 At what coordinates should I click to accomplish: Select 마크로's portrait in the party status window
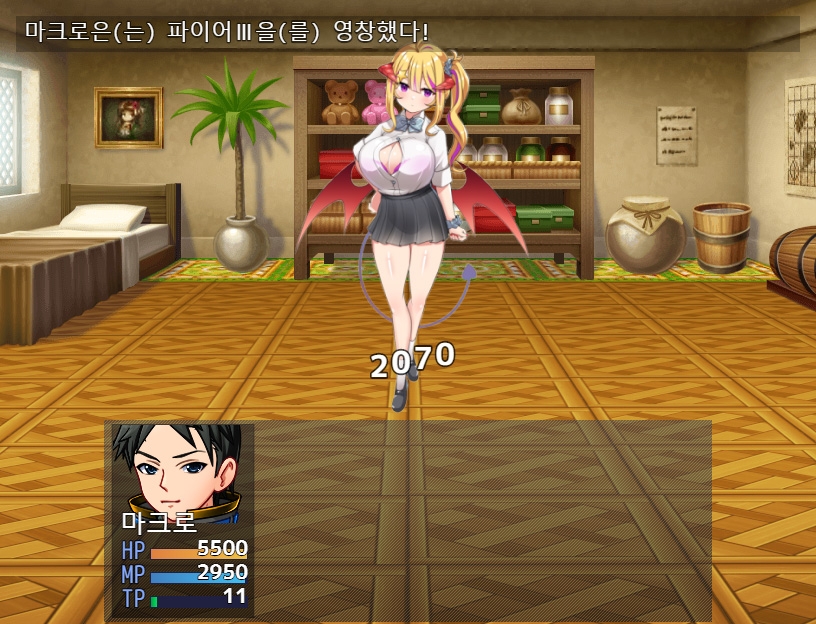click(178, 468)
